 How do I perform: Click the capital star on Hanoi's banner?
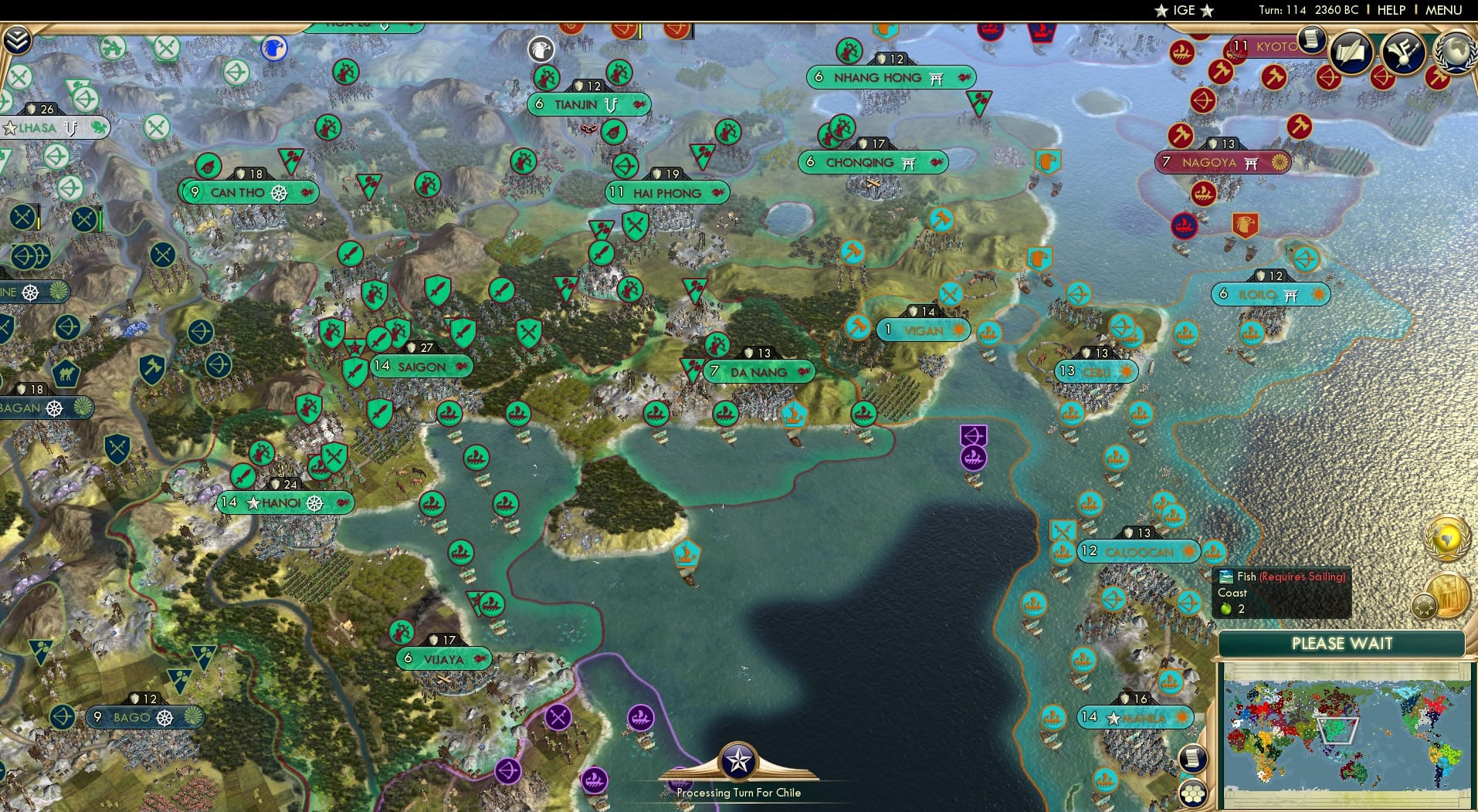253,502
